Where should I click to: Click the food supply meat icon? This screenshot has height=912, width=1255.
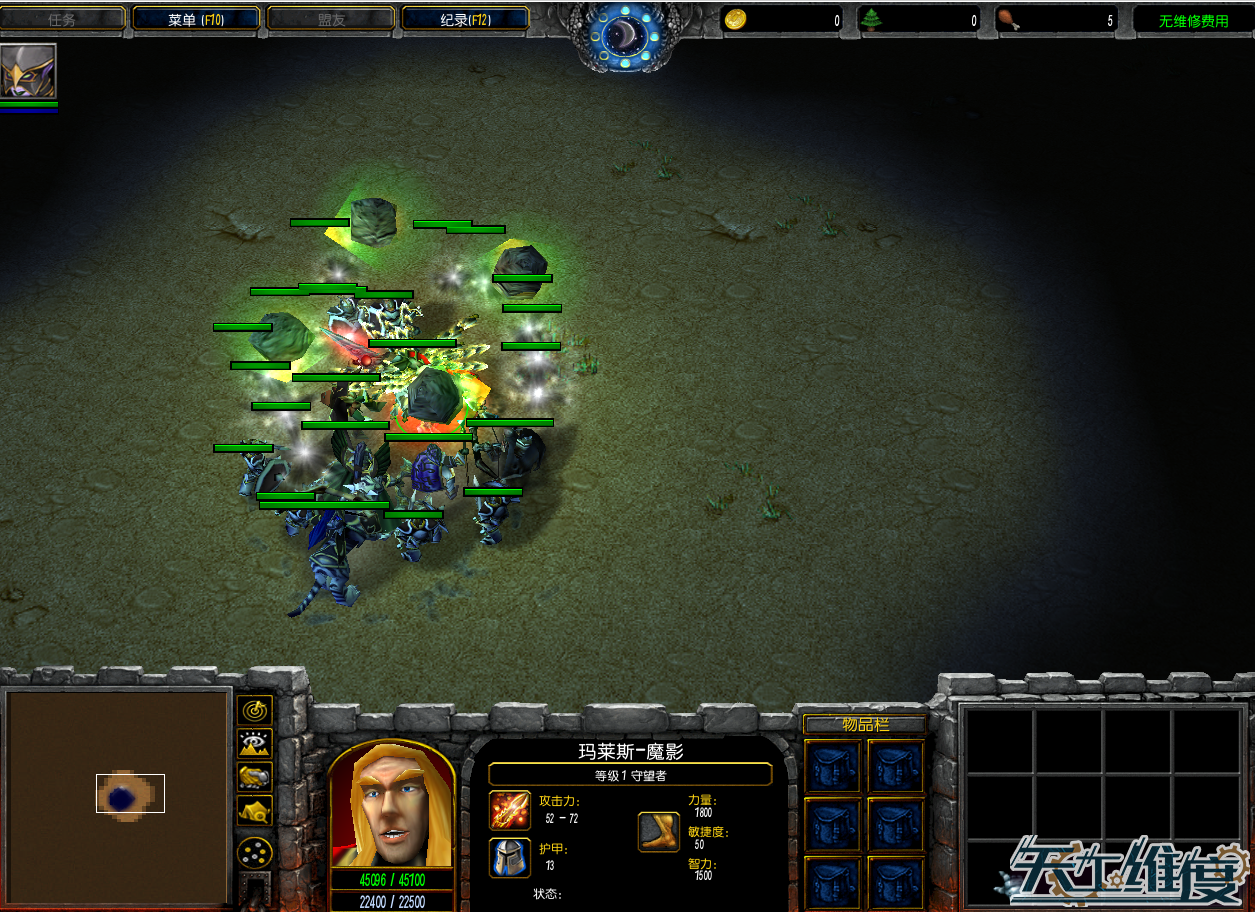point(1010,19)
